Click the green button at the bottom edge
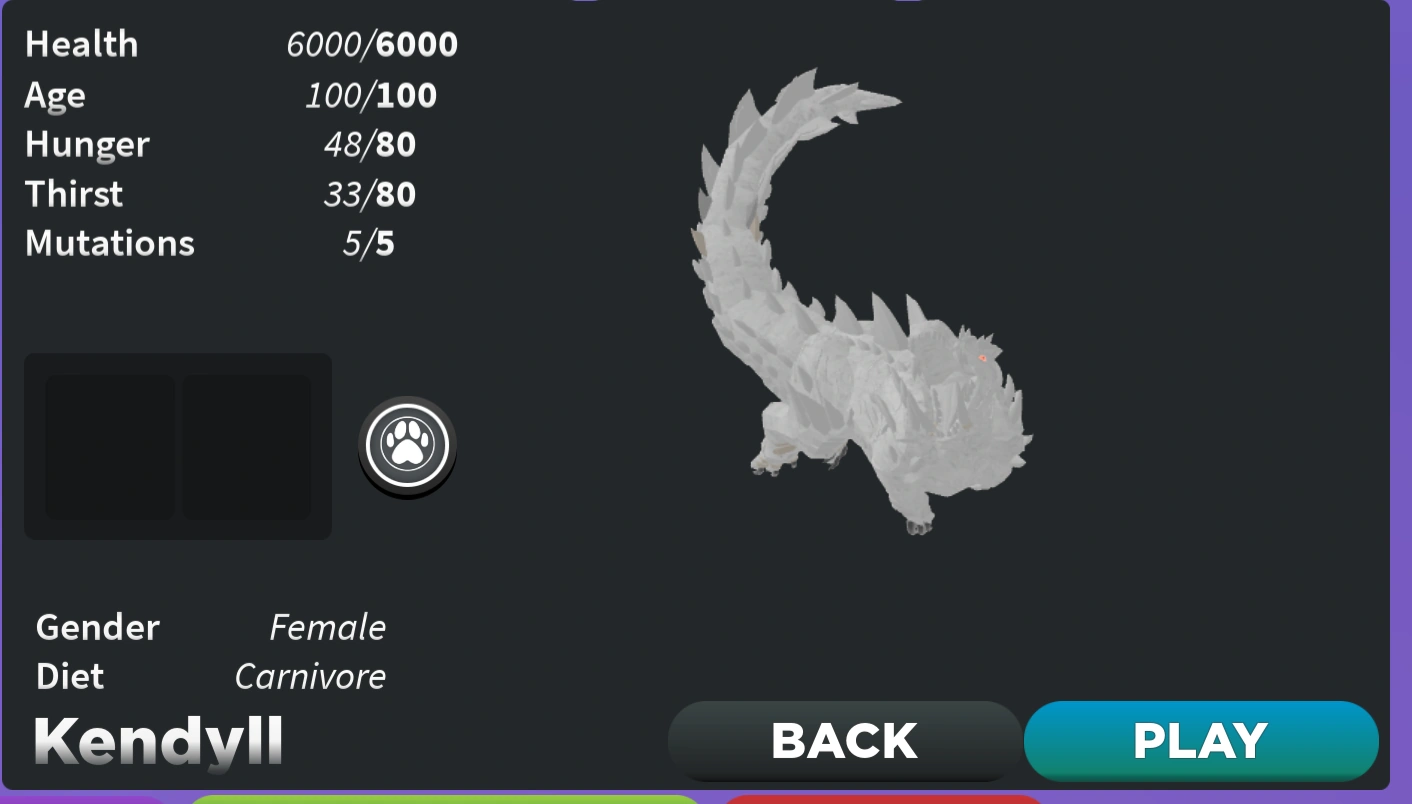The height and width of the screenshot is (804, 1412). click(447, 800)
